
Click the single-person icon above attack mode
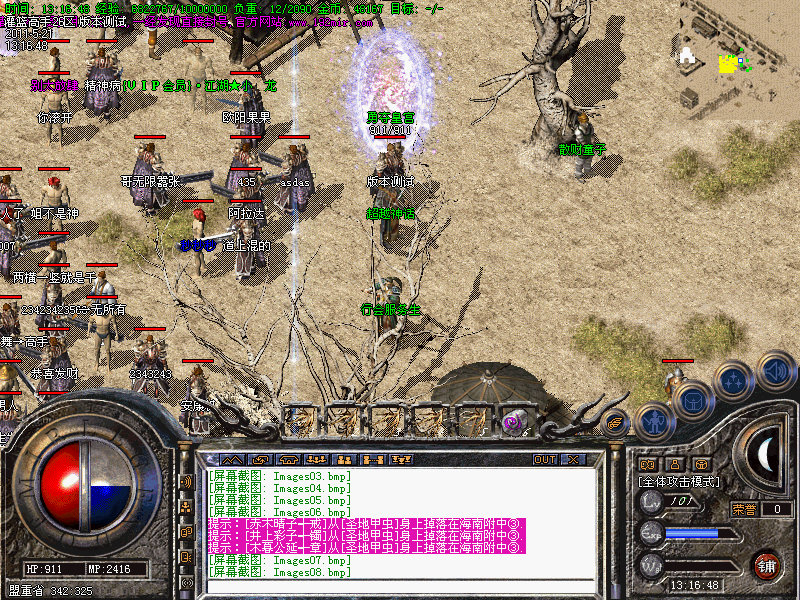674,464
